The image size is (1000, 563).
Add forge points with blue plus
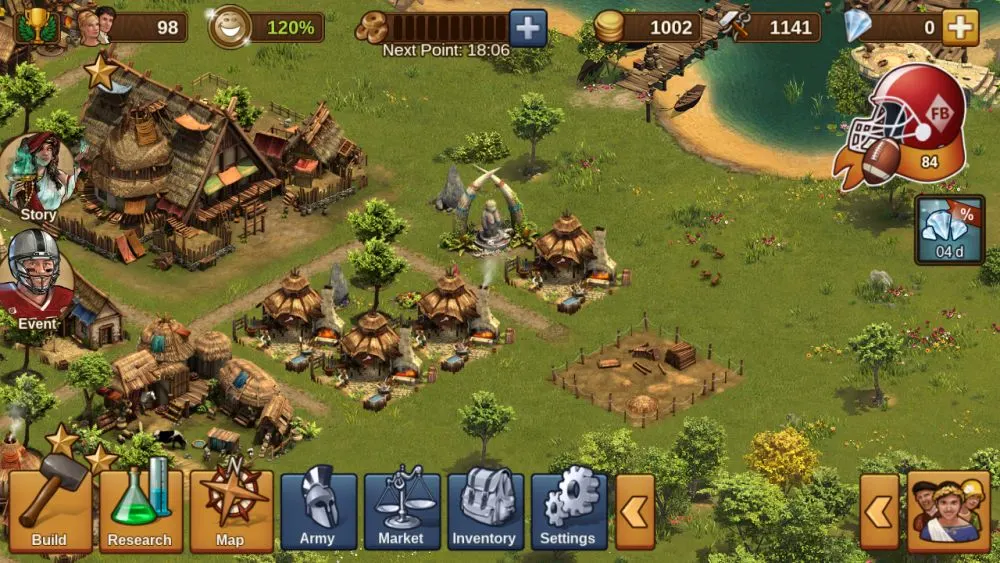[x=528, y=27]
